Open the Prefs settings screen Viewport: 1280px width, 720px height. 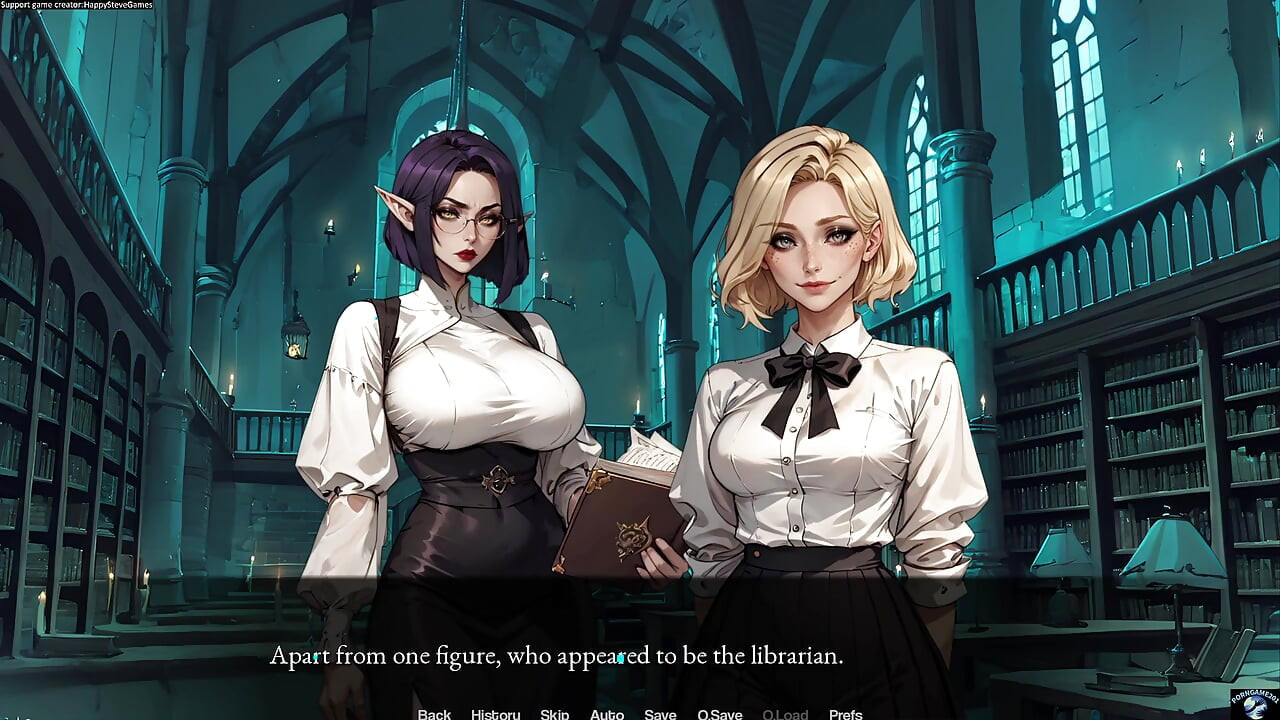(846, 714)
